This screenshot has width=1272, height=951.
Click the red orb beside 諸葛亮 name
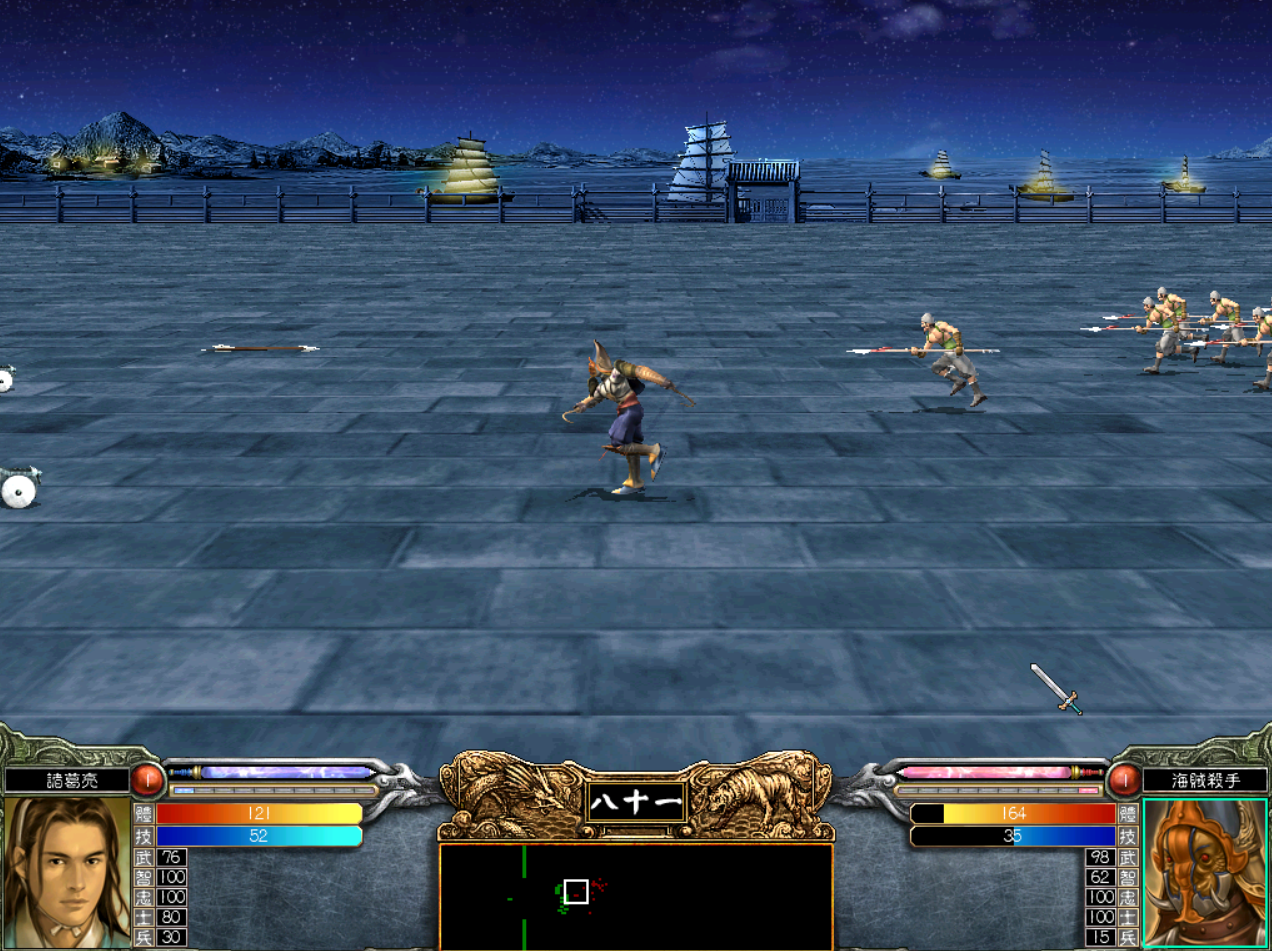(x=149, y=779)
